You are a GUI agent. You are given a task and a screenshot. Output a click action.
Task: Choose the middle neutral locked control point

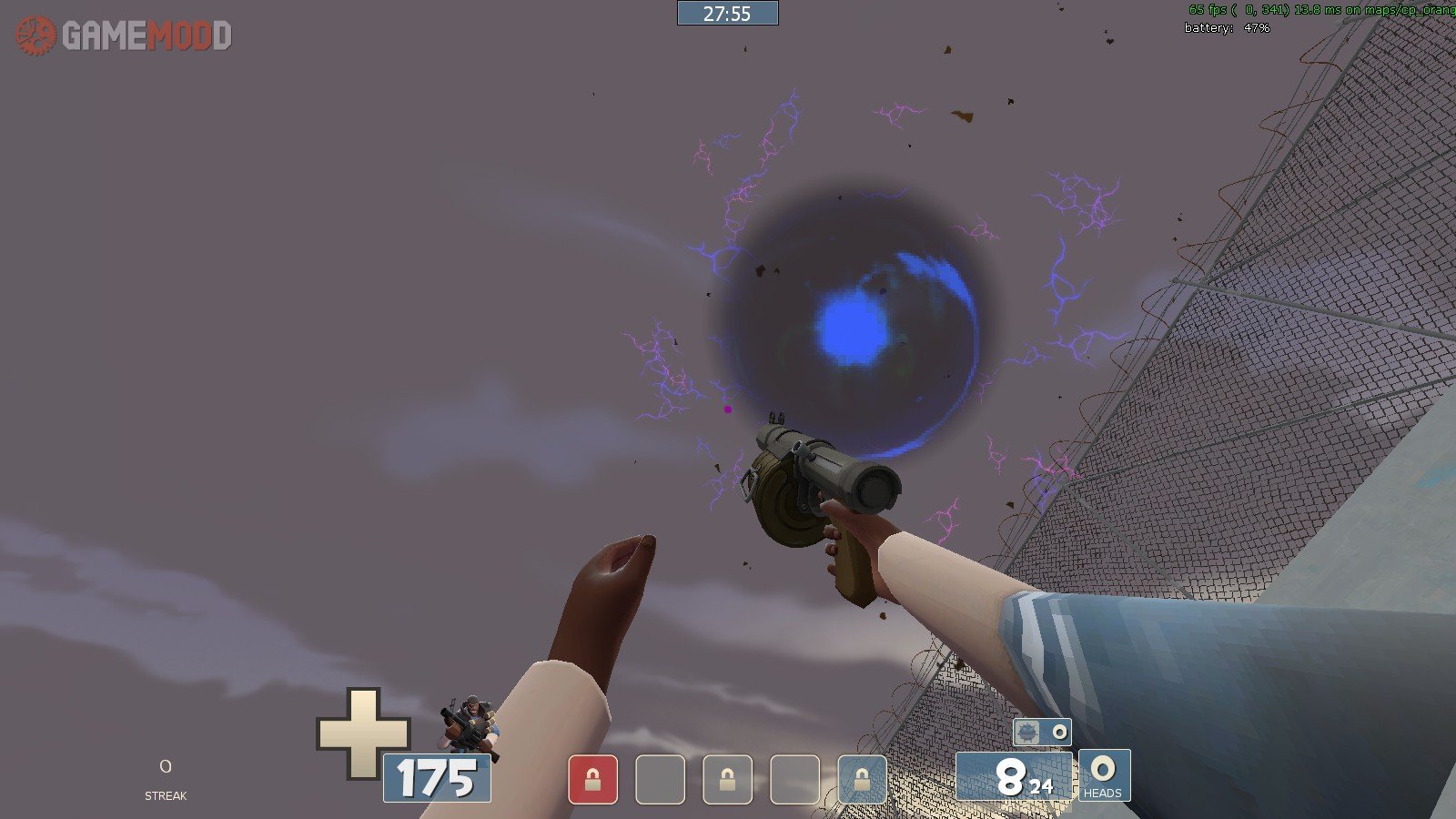[x=727, y=780]
